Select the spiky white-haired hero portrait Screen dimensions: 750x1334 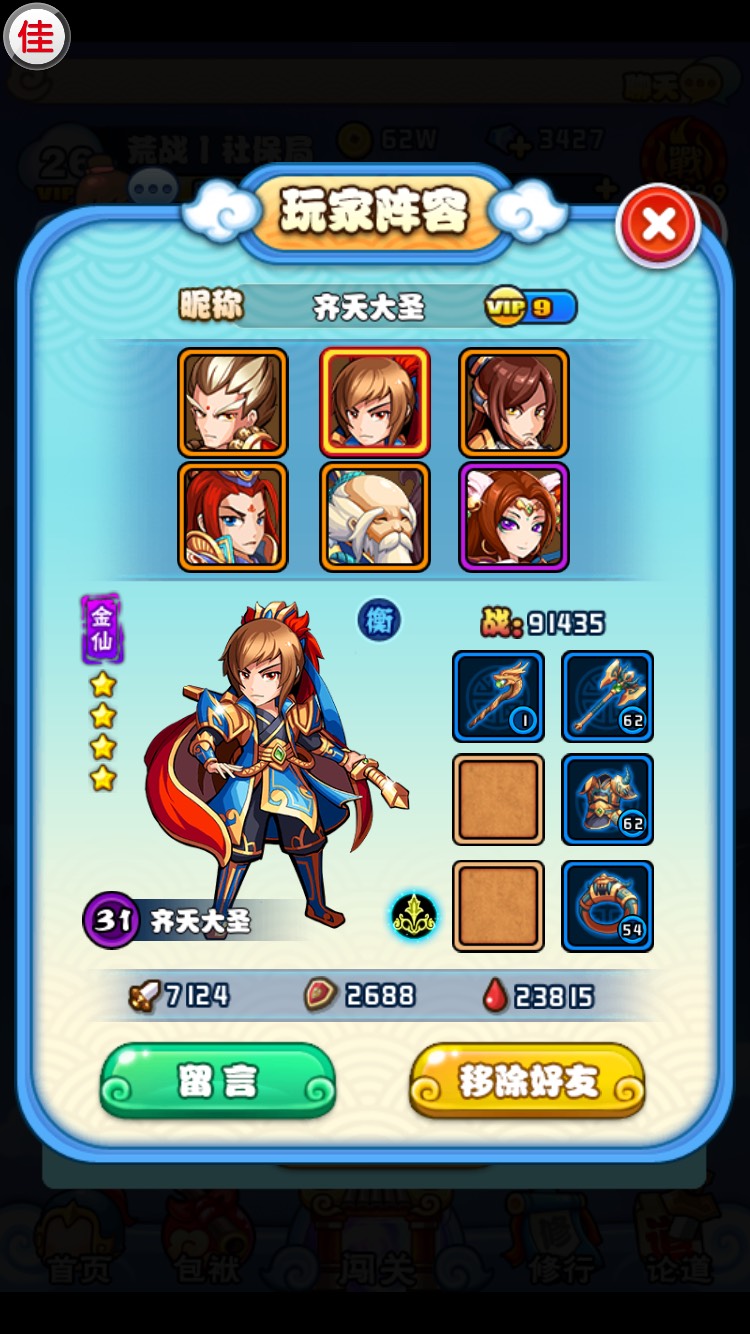233,402
